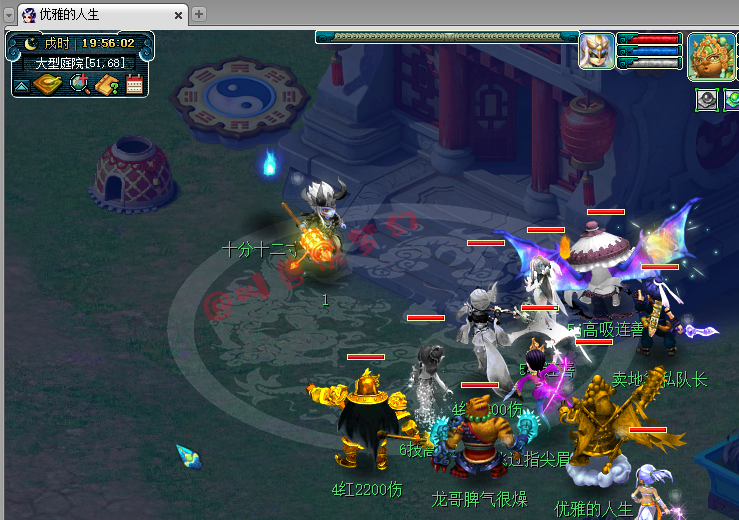This screenshot has width=739, height=520.
Task: Click the white-haired pet portrait
Action: coord(597,50)
